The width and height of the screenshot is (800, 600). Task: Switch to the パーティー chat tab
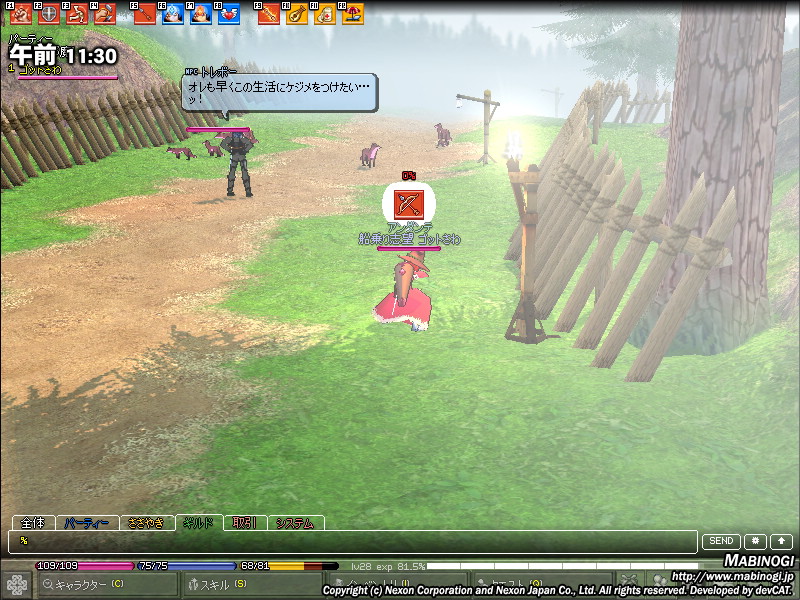point(86,523)
